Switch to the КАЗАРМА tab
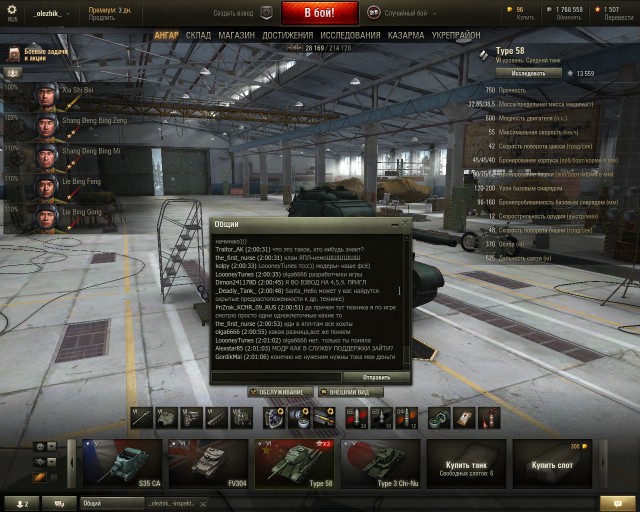Screen dimensions: 640x512 pyautogui.click(x=405, y=35)
